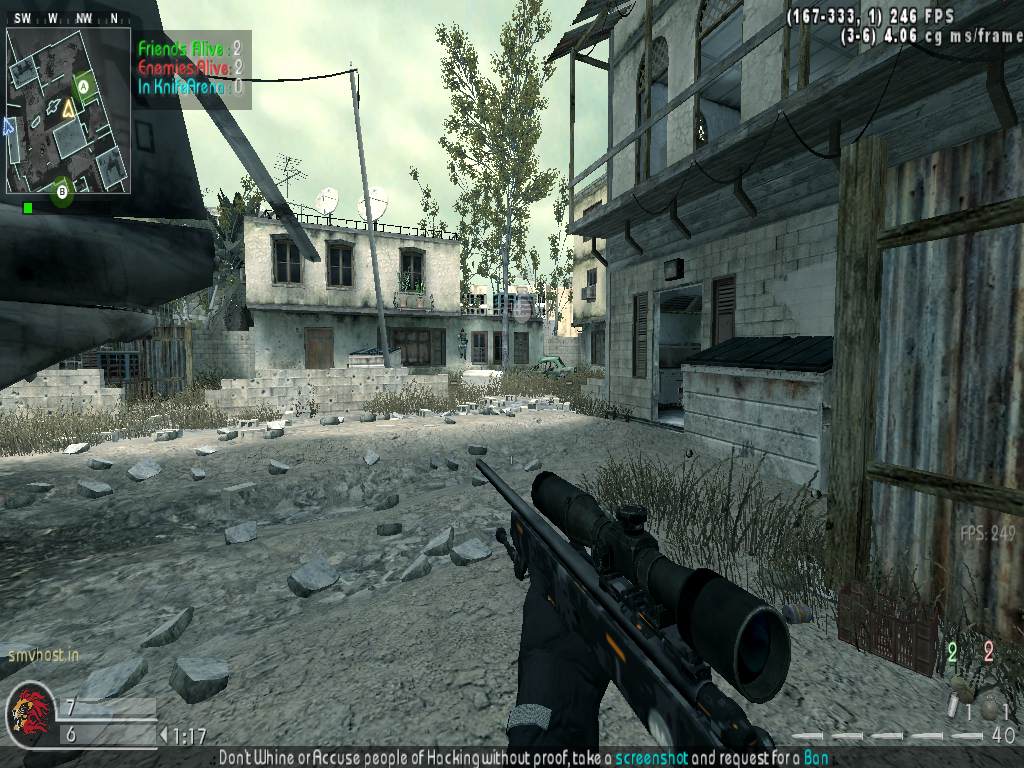Viewport: 1024px width, 768px height.
Task: Select the frag grenade icon
Action: (x=991, y=709)
